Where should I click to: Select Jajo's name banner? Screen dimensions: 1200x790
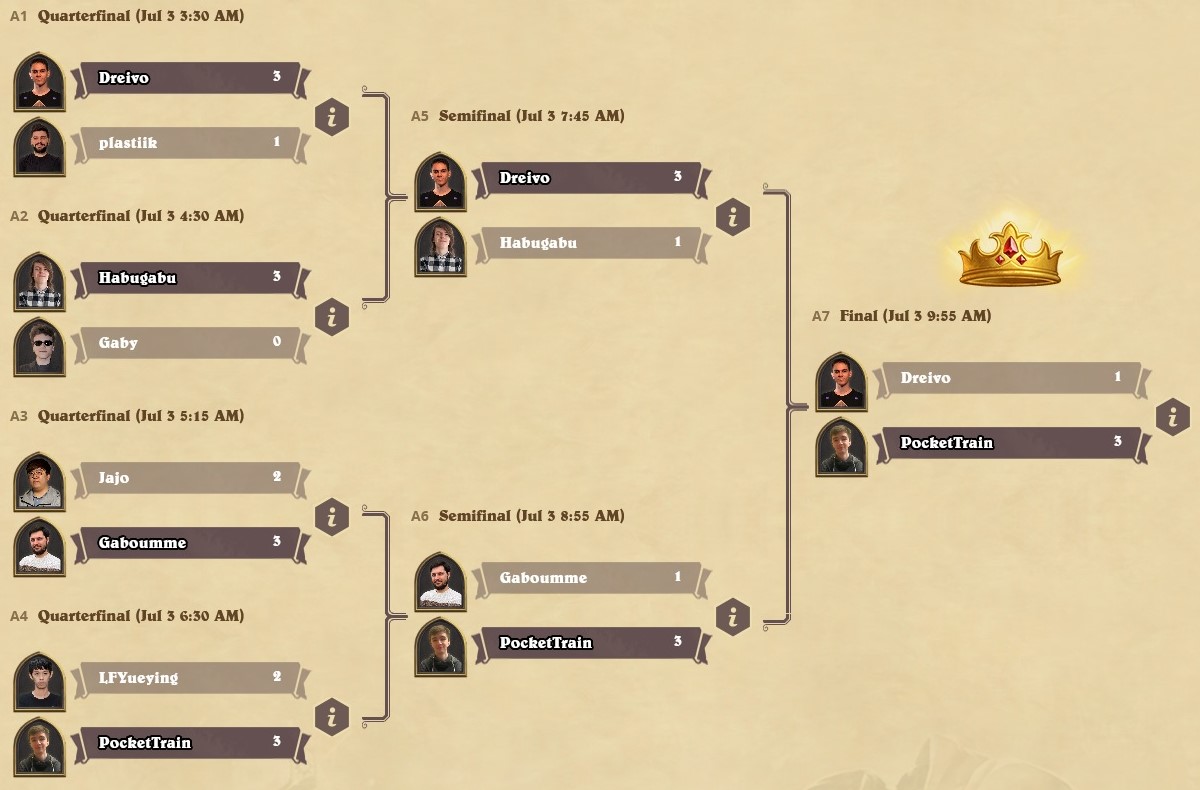coord(187,478)
